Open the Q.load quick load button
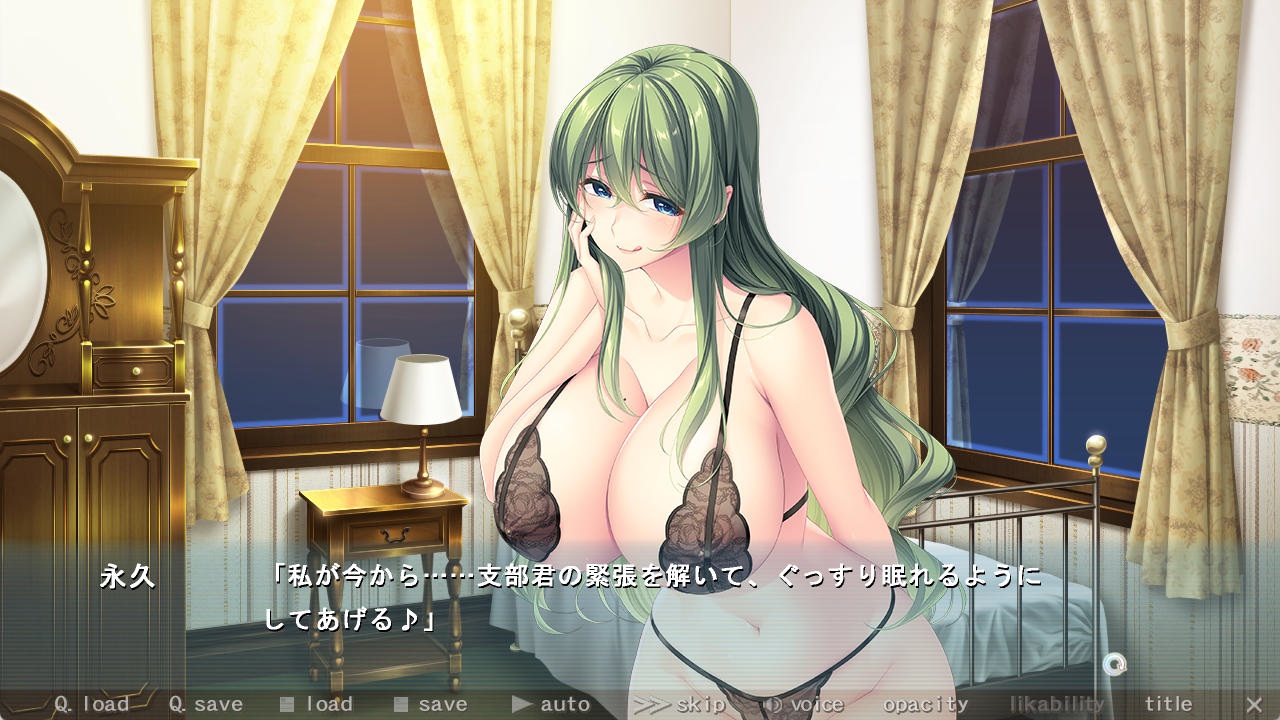 (x=91, y=704)
